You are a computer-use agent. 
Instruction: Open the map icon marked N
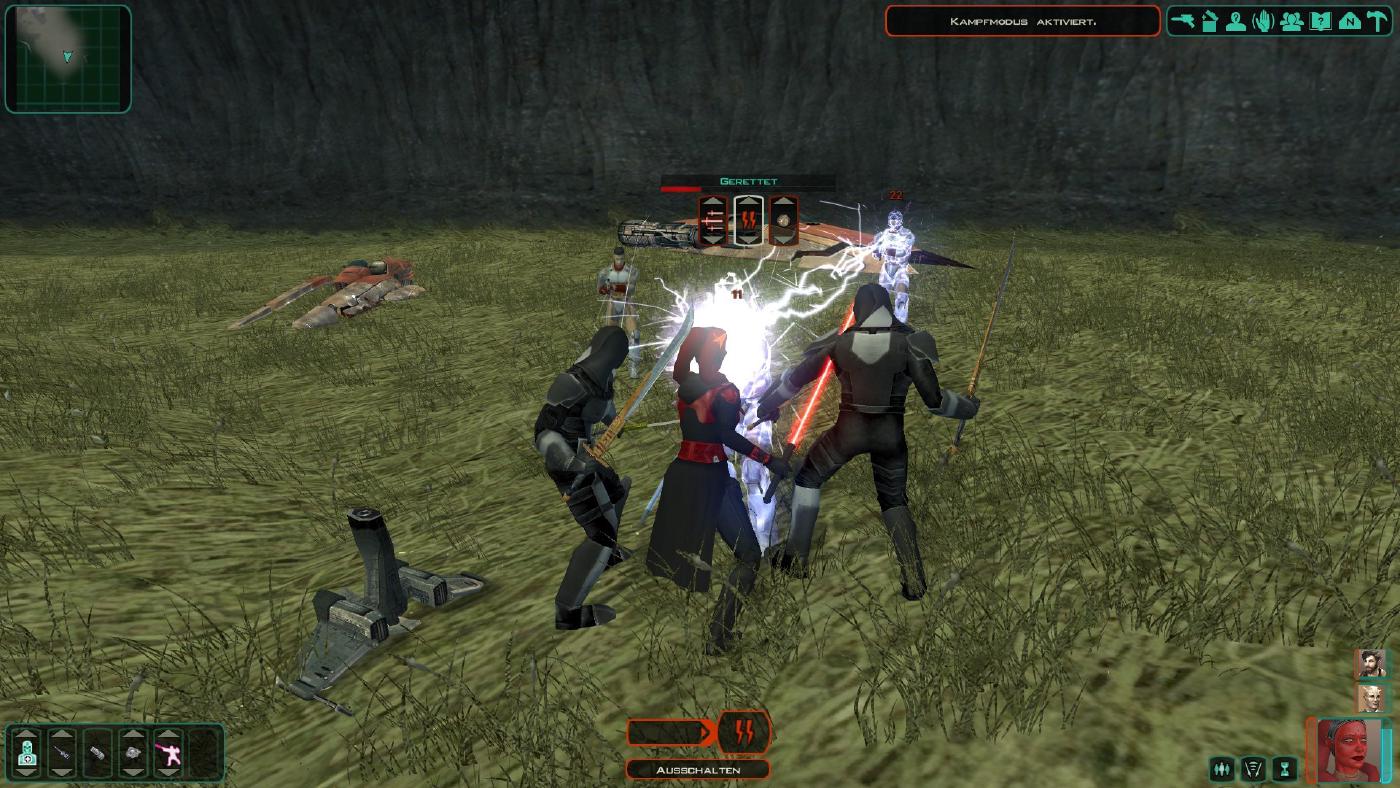coord(1348,21)
